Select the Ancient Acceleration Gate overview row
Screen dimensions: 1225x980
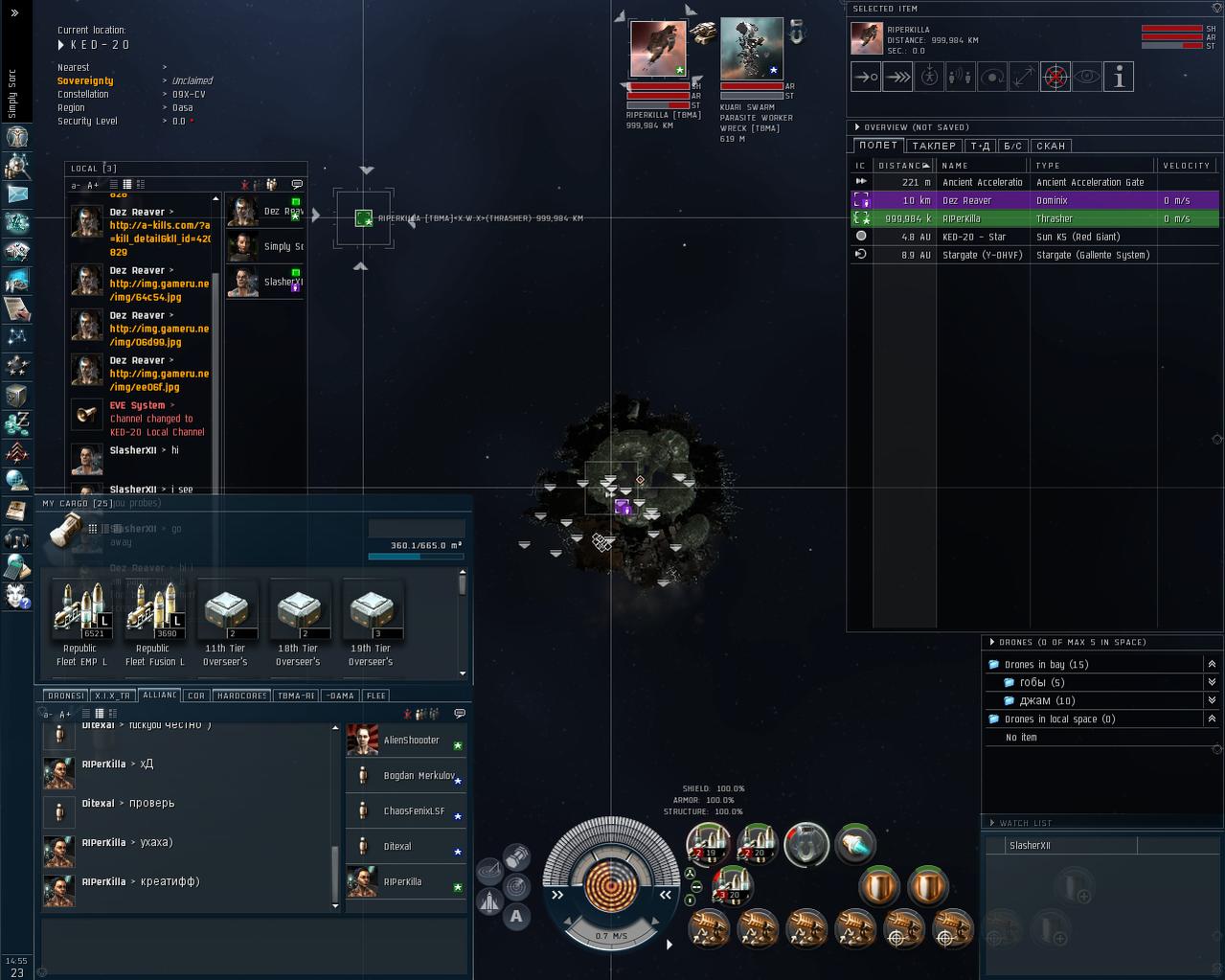(x=1034, y=182)
